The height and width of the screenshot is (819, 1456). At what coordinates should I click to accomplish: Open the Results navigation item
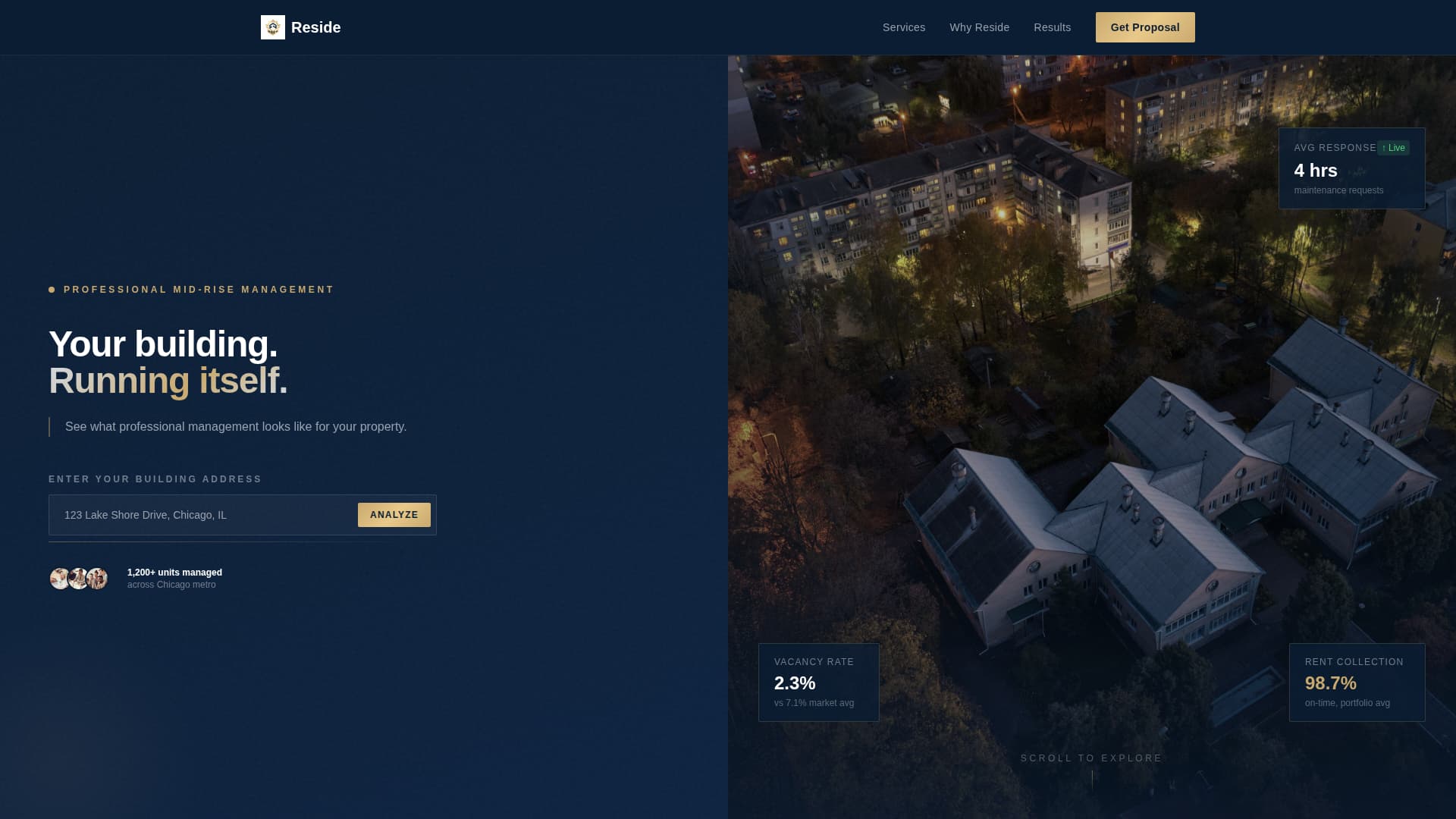click(1053, 27)
